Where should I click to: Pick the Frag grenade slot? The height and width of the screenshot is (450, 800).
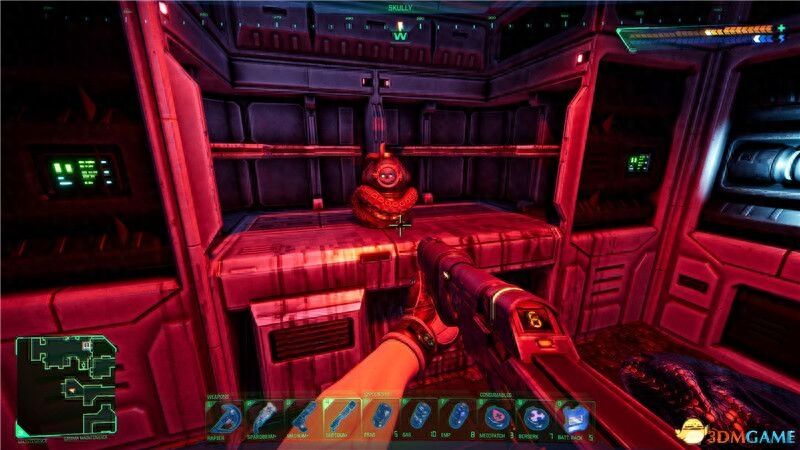pos(379,415)
